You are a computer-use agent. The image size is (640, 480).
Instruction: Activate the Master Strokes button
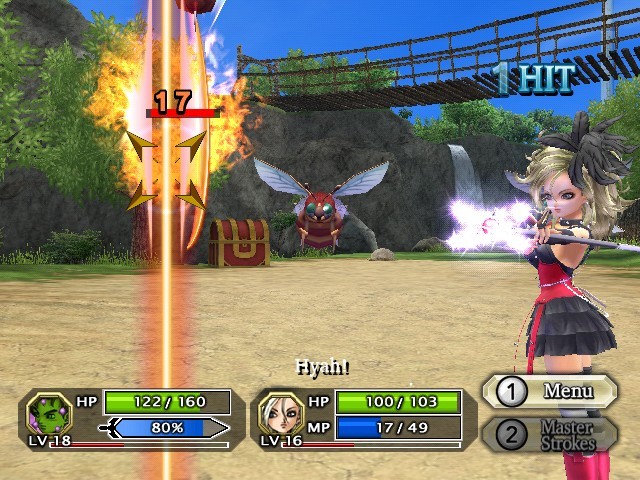[x=550, y=435]
